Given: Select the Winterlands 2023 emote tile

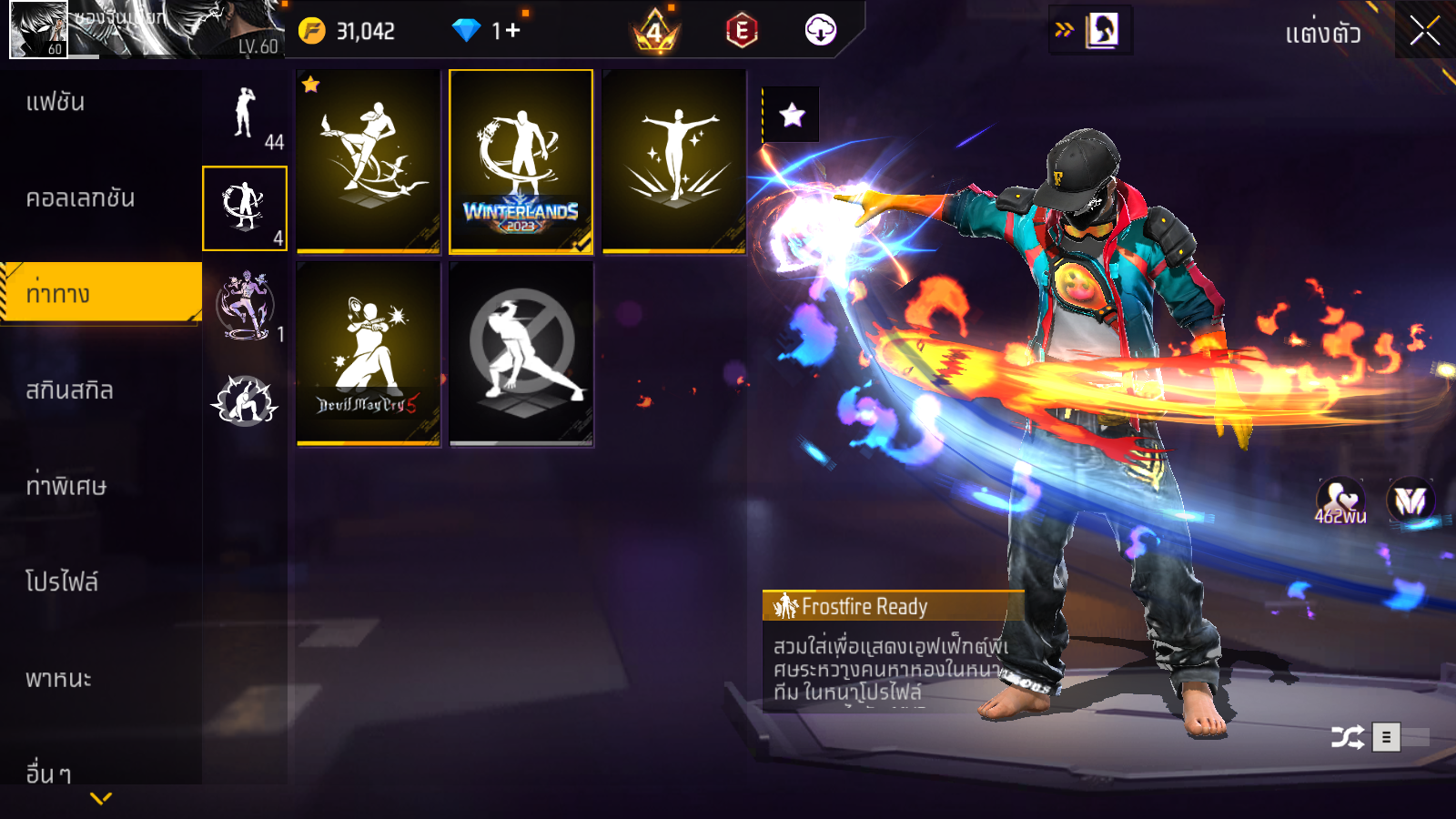Looking at the screenshot, I should pyautogui.click(x=521, y=162).
